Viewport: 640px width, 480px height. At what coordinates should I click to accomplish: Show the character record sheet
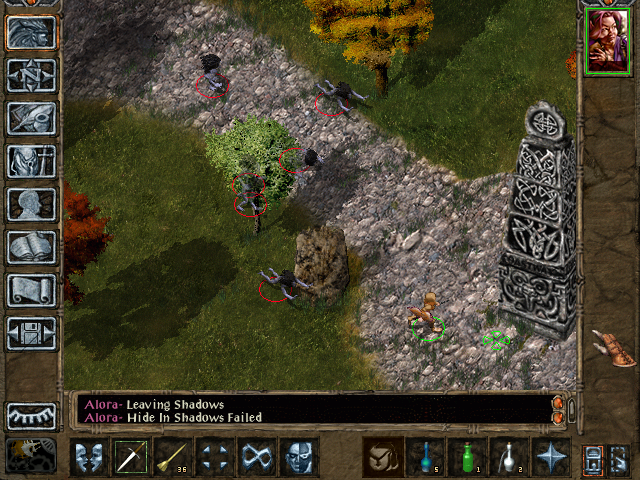click(31, 204)
